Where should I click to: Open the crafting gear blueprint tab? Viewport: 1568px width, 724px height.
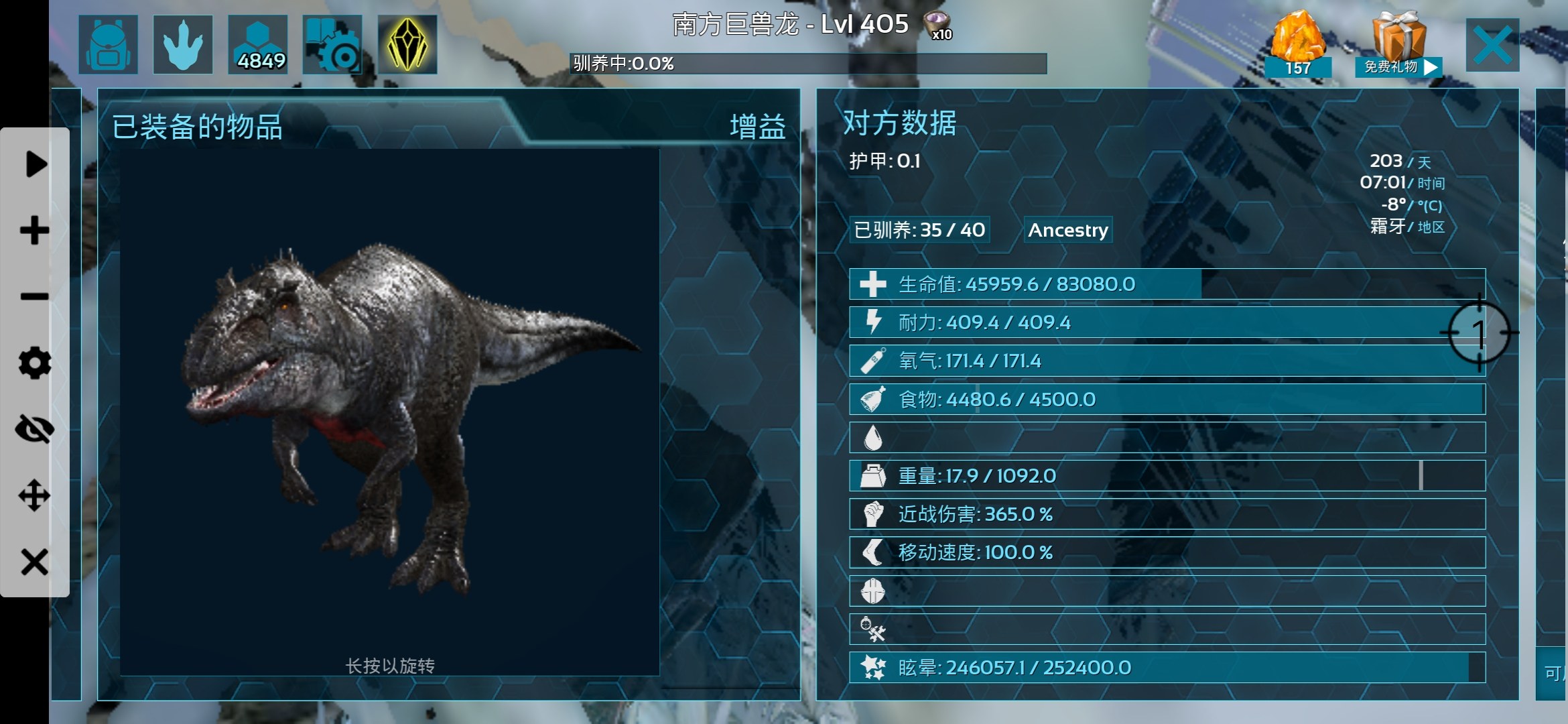point(332,44)
